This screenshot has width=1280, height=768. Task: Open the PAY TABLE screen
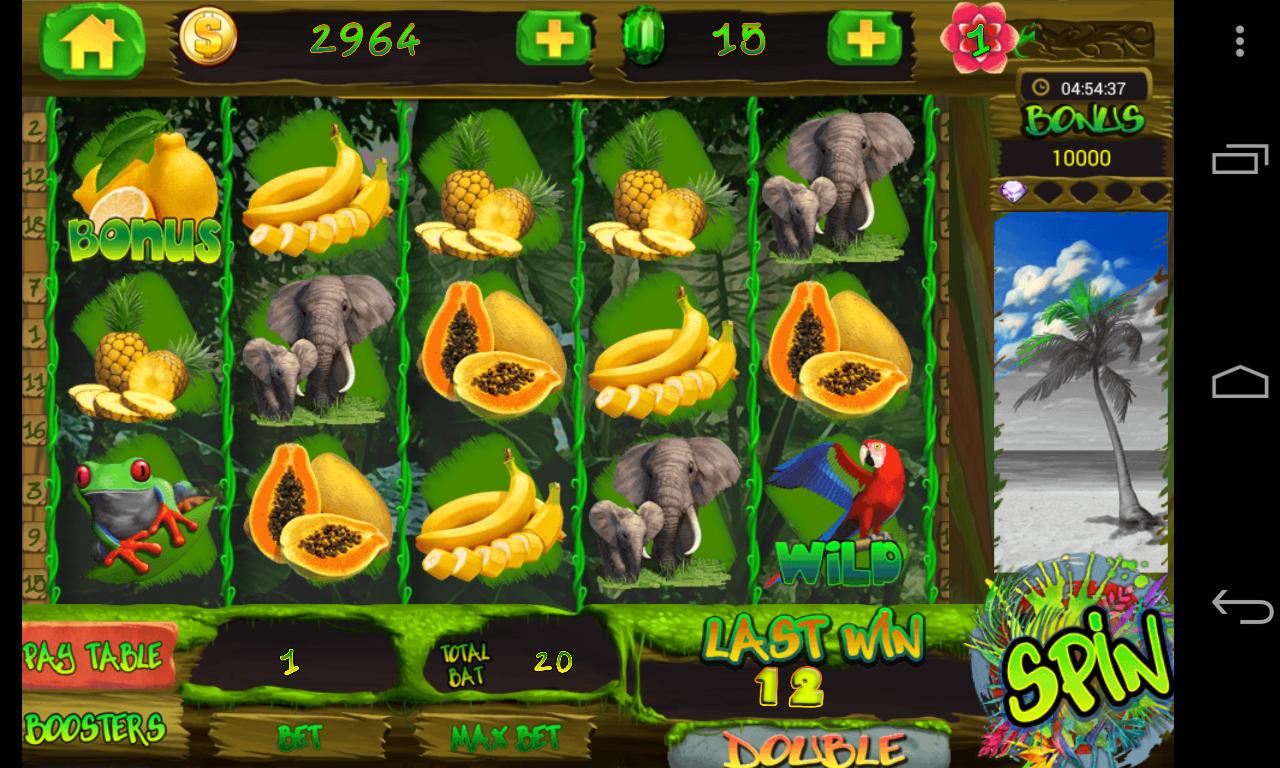click(95, 656)
